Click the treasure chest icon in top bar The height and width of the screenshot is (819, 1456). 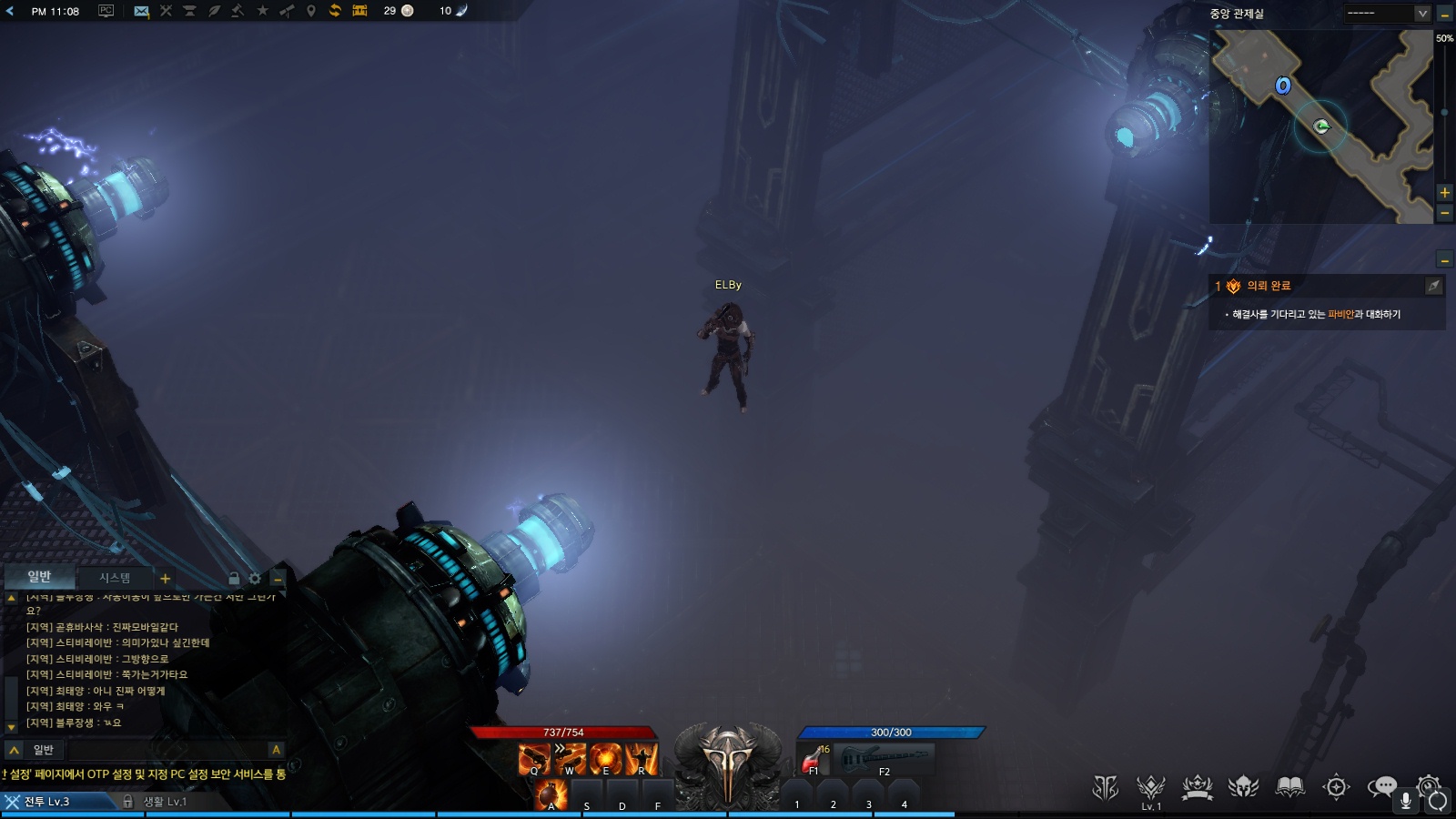(359, 11)
